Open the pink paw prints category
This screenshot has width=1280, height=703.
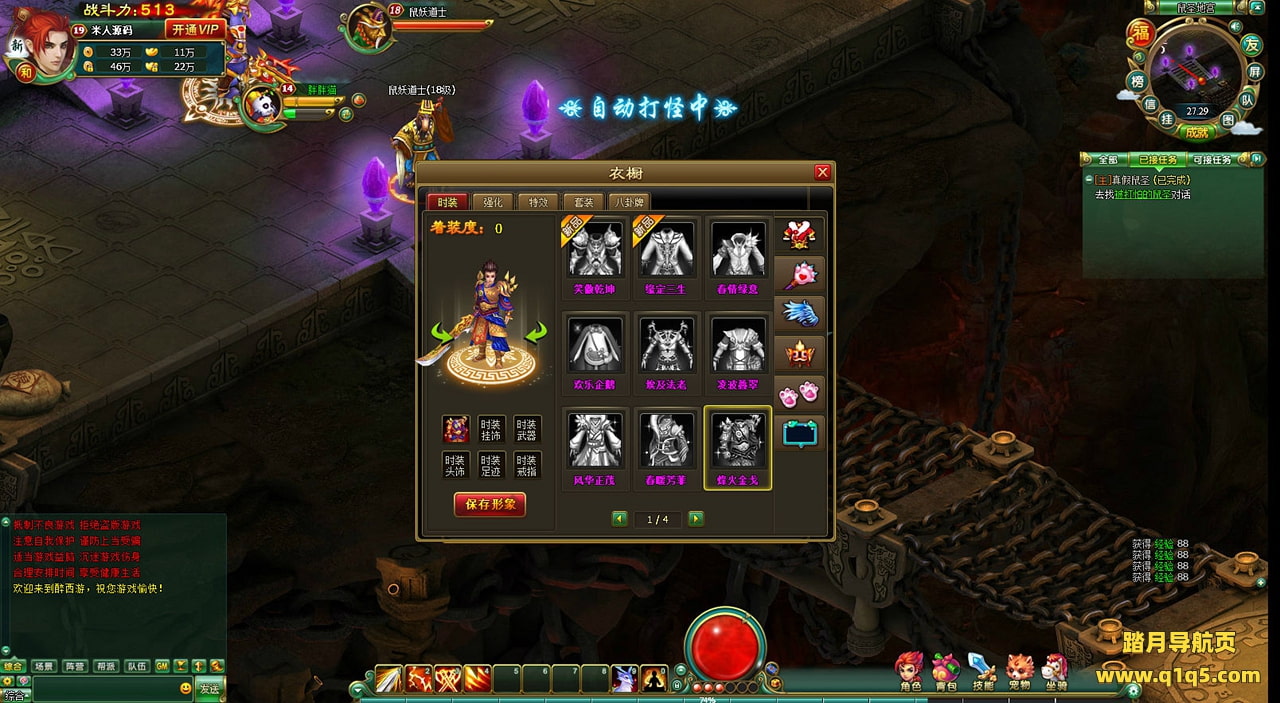[800, 392]
